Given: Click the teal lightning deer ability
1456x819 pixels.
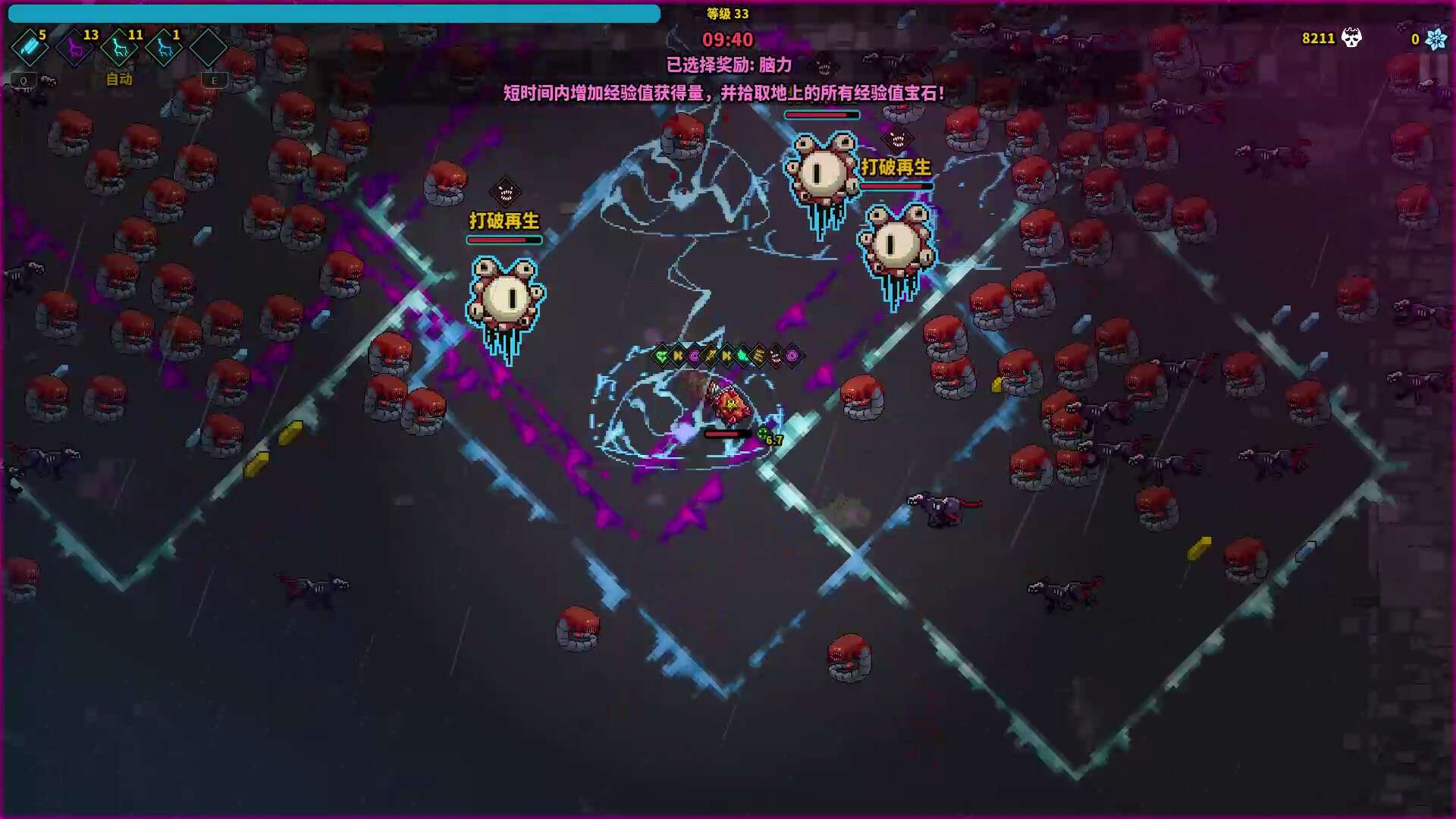Looking at the screenshot, I should [x=119, y=49].
